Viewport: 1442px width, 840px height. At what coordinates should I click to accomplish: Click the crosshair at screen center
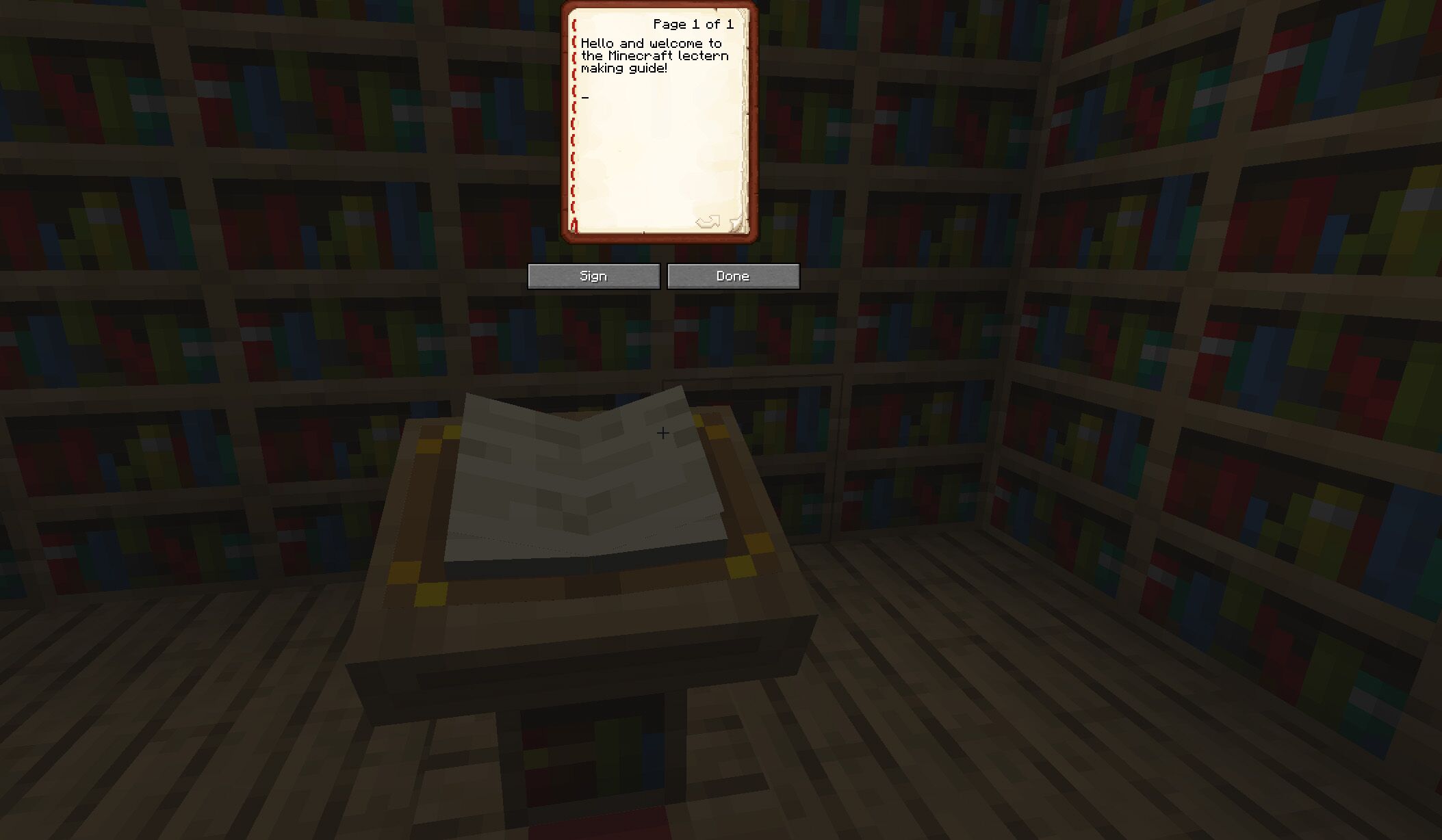(662, 433)
